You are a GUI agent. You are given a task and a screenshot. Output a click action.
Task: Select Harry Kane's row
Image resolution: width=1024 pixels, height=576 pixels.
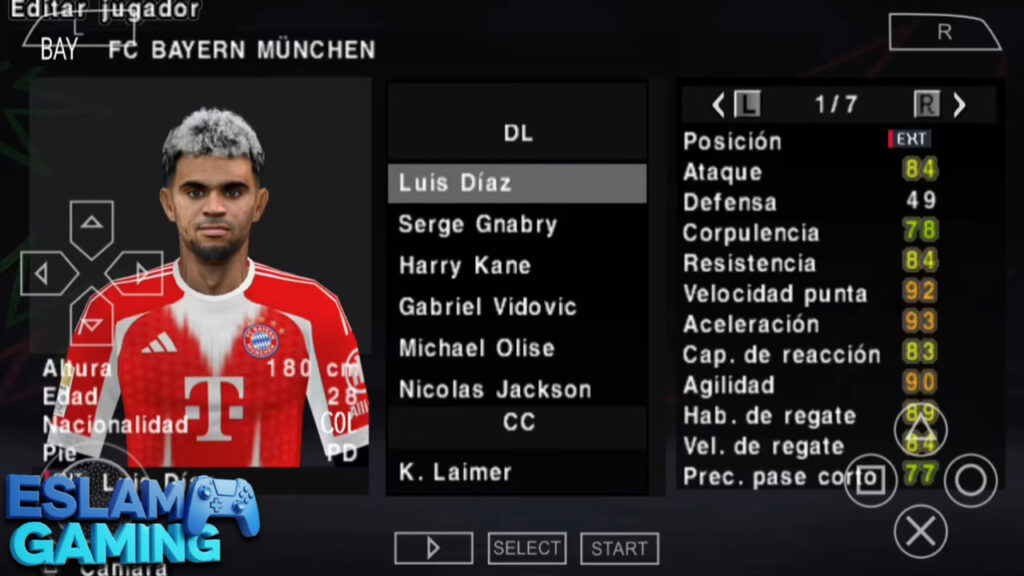(x=516, y=266)
